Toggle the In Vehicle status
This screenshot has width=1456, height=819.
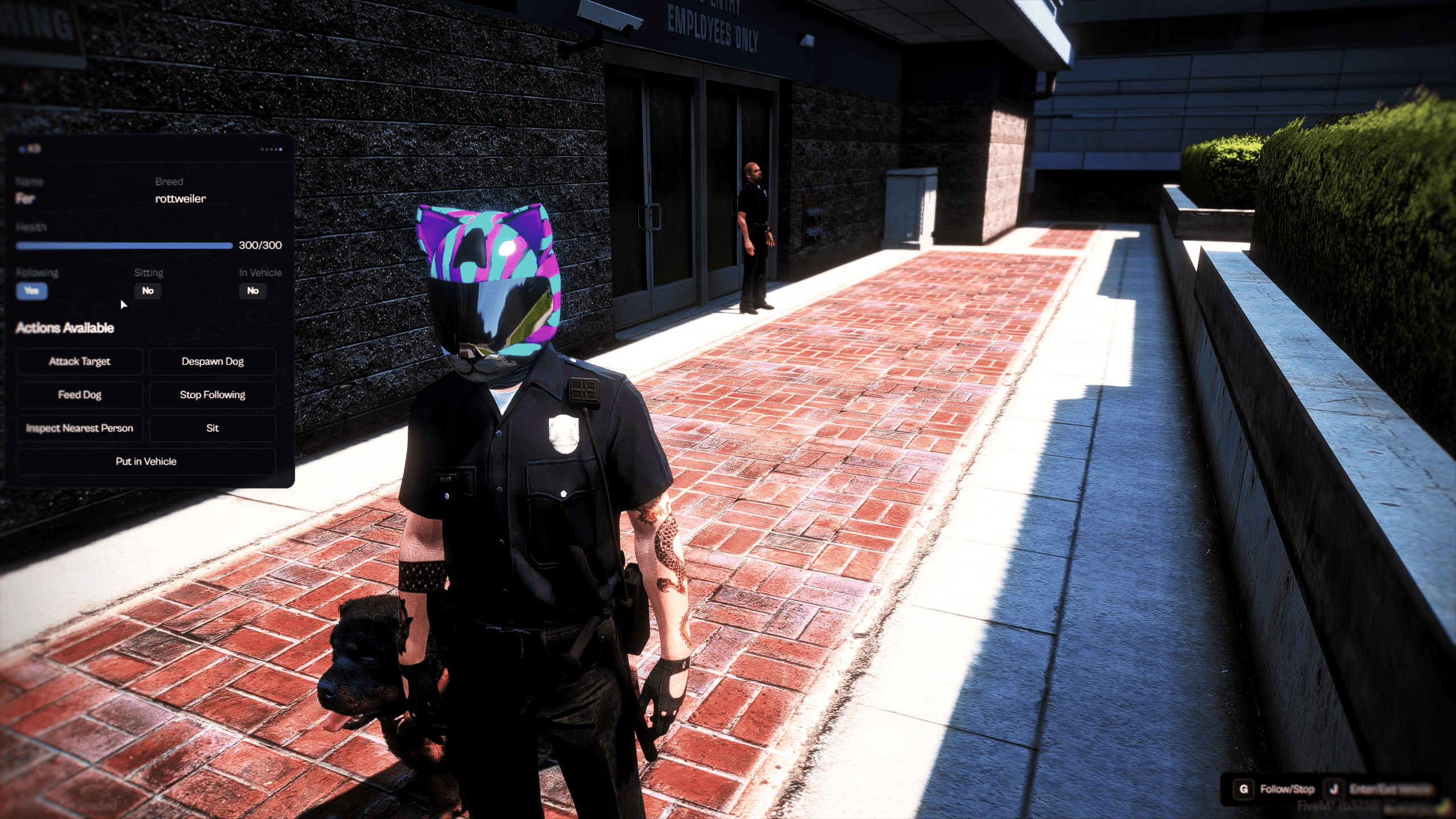252,291
